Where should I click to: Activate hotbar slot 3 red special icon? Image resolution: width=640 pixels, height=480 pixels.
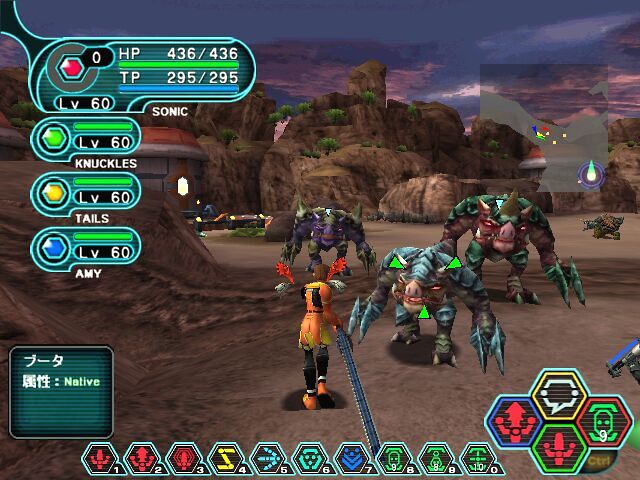tap(185, 459)
